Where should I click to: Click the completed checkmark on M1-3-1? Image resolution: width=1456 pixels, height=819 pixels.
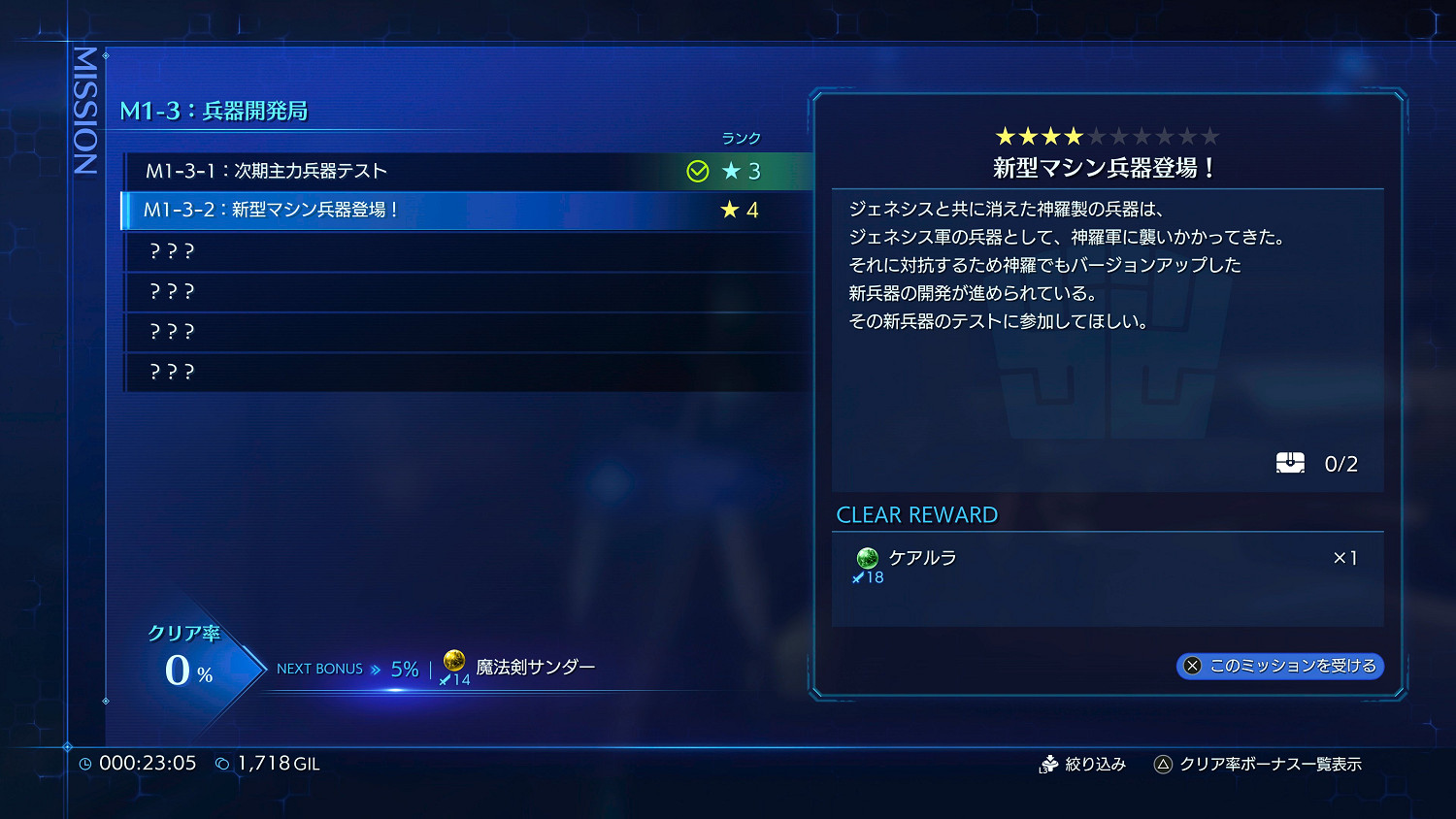(x=698, y=171)
